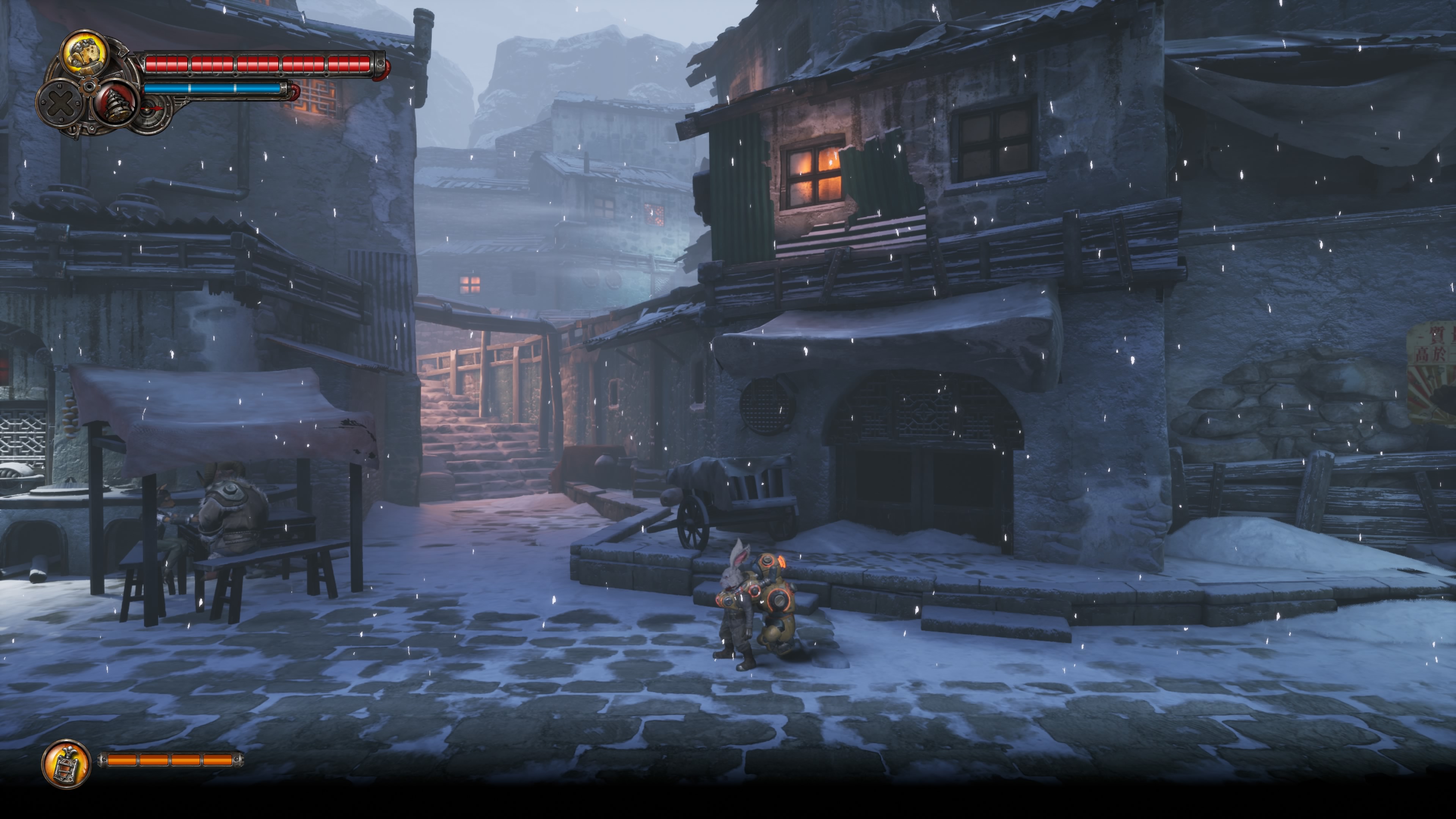Use the carrot juice flask icon
Image resolution: width=1456 pixels, height=819 pixels.
coord(66,763)
